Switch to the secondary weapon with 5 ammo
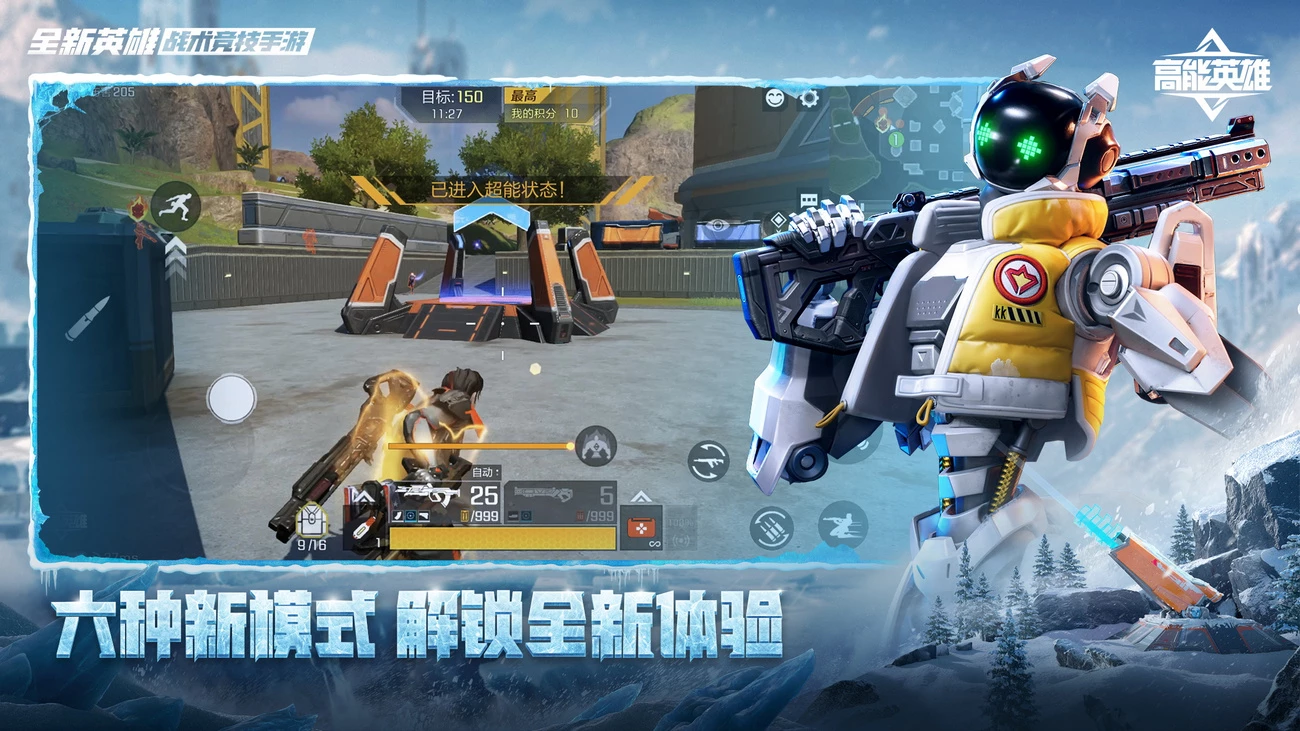Viewport: 1300px width, 731px height. click(560, 503)
